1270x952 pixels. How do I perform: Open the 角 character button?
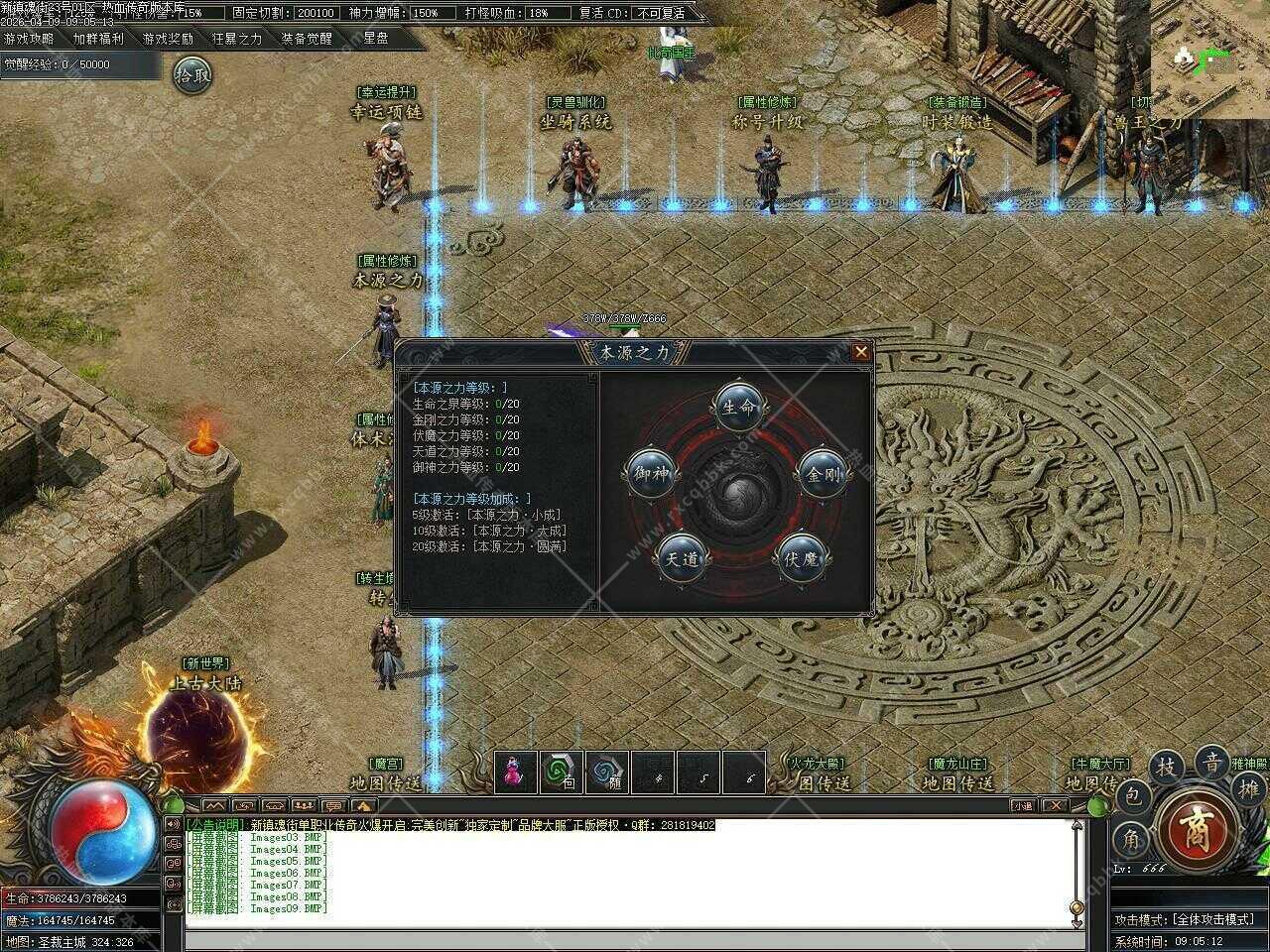(x=1128, y=839)
